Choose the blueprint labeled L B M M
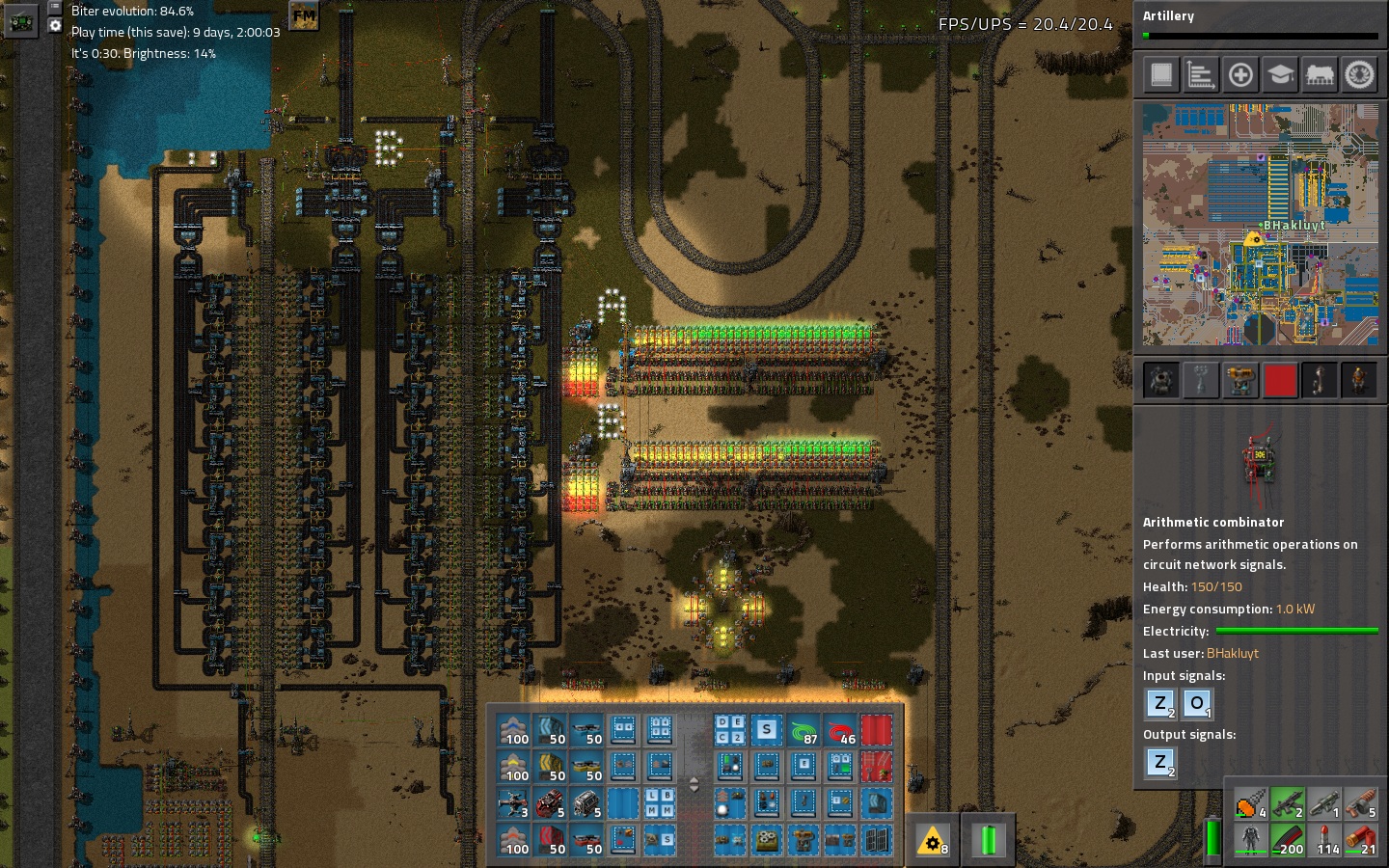1389x868 pixels. (660, 803)
